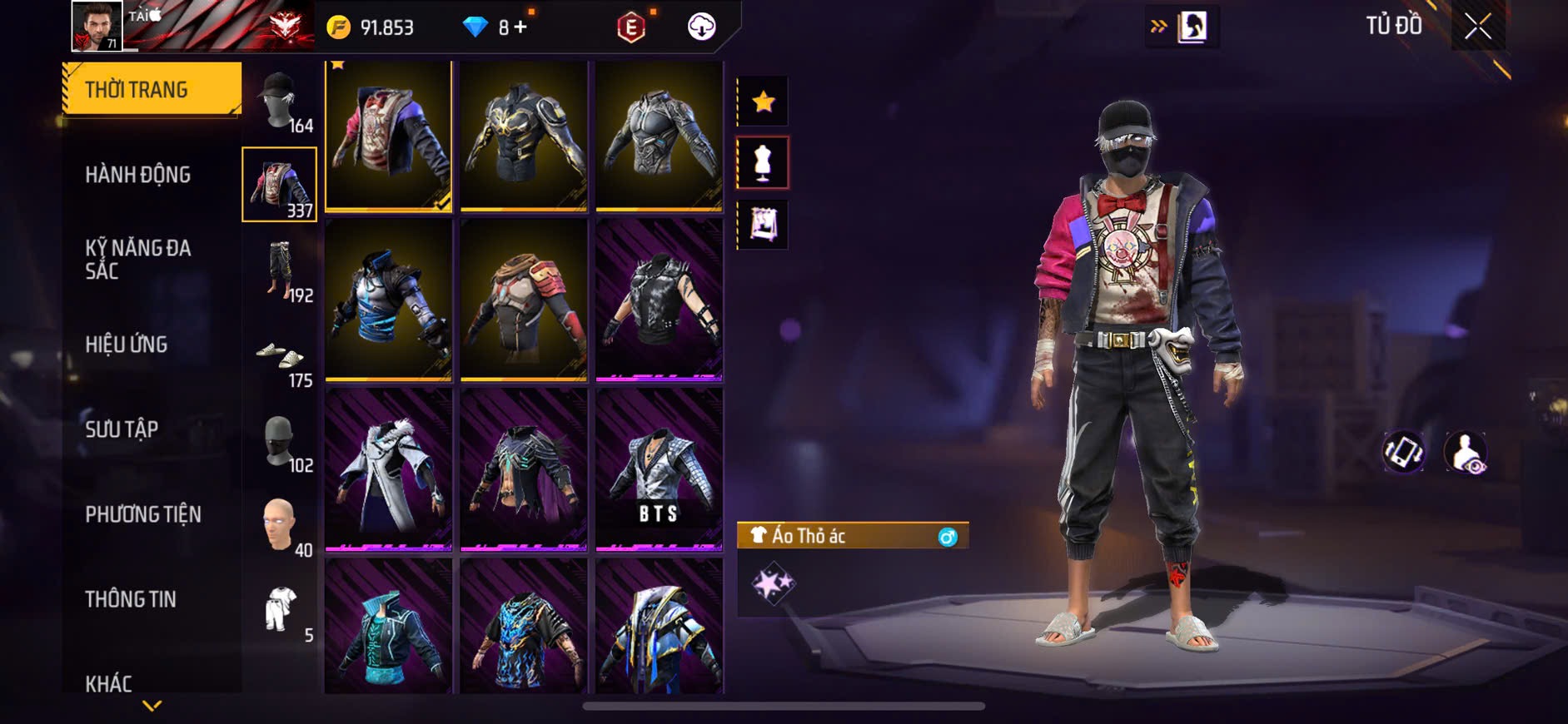This screenshot has width=1568, height=724.
Task: Show favorites with the star filter
Action: (763, 102)
